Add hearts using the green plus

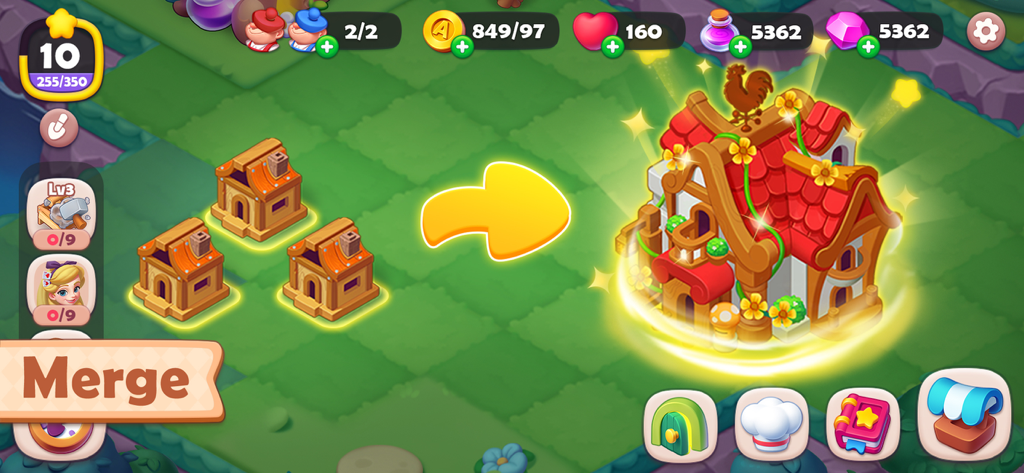click(612, 46)
